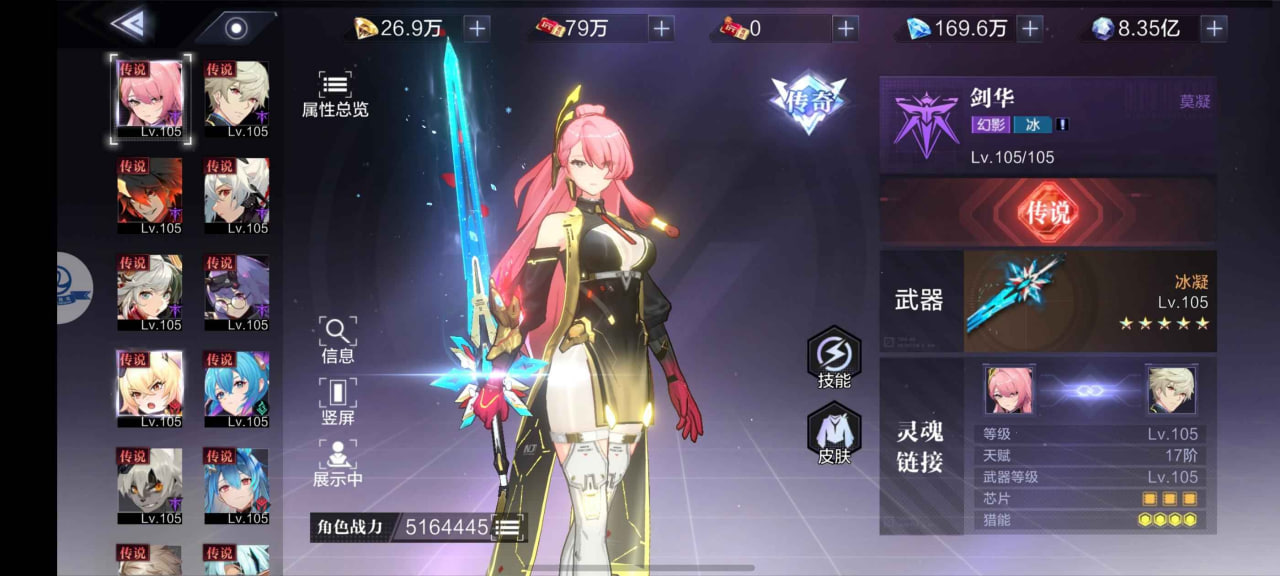
Task: Select the red-and-black haired character portrait
Action: 150,195
